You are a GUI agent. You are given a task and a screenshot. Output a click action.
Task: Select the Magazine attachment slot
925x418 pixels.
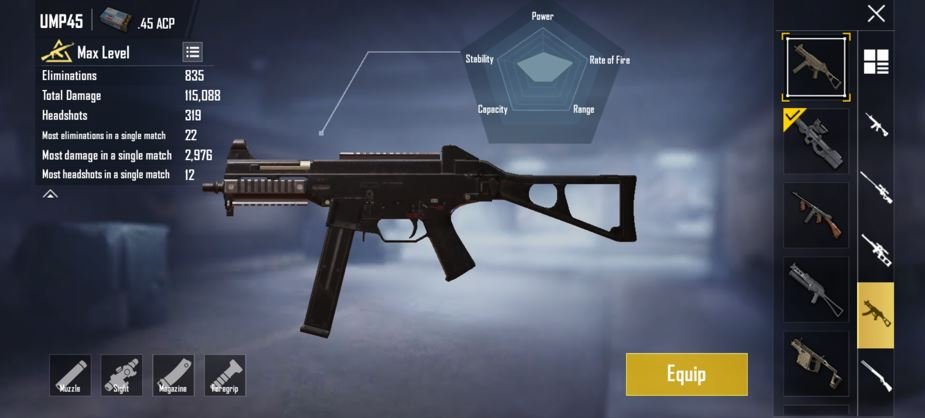pyautogui.click(x=174, y=375)
